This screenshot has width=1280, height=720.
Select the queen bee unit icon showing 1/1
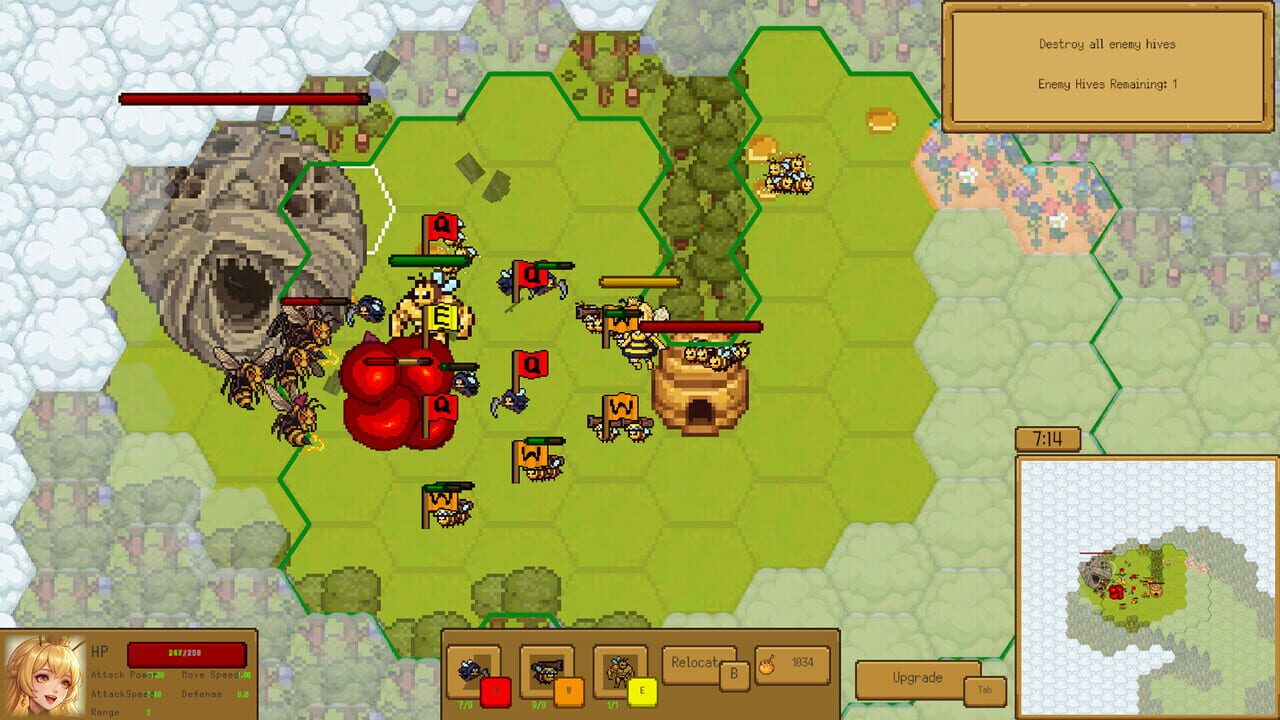[x=617, y=668]
